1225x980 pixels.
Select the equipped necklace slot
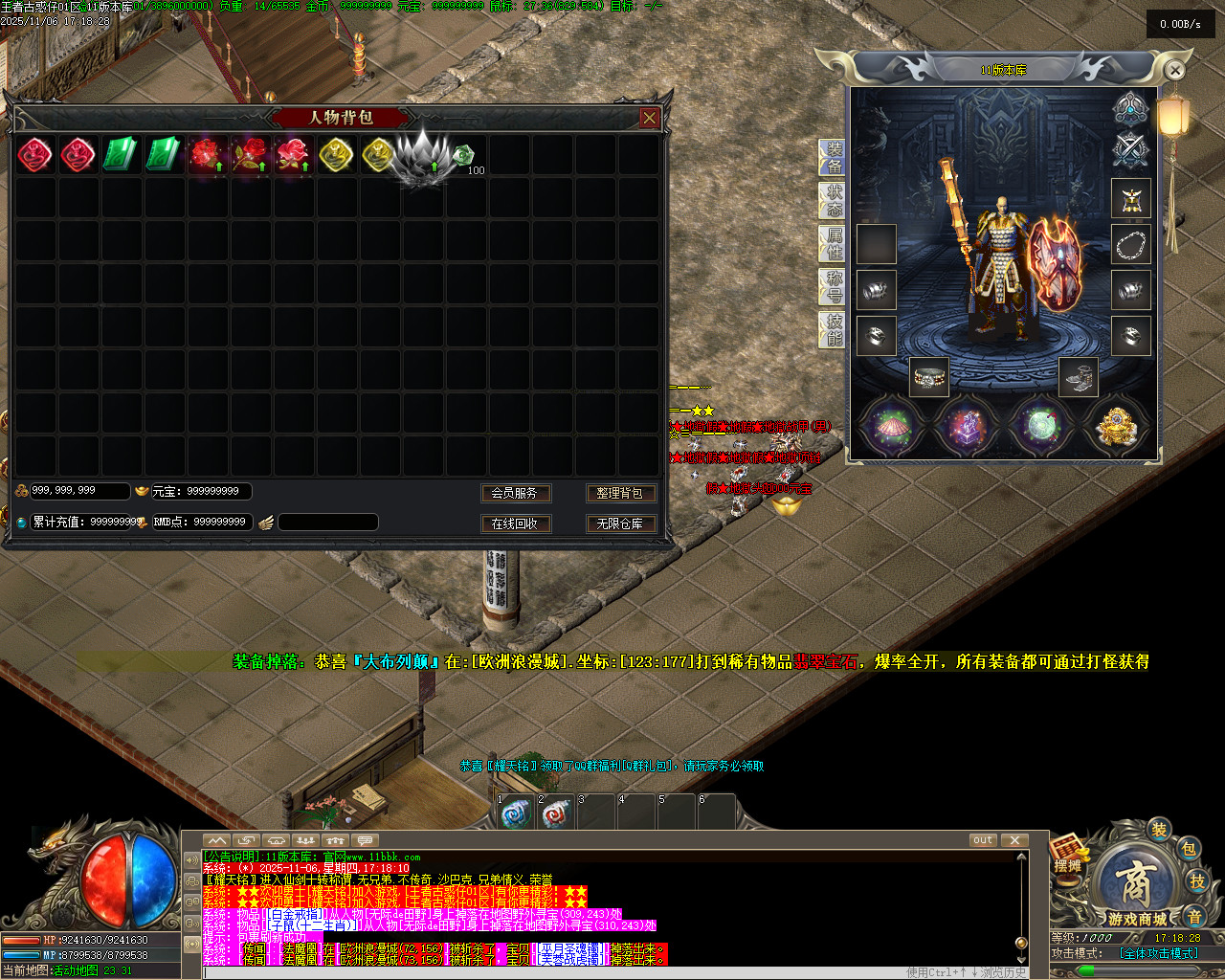1130,245
